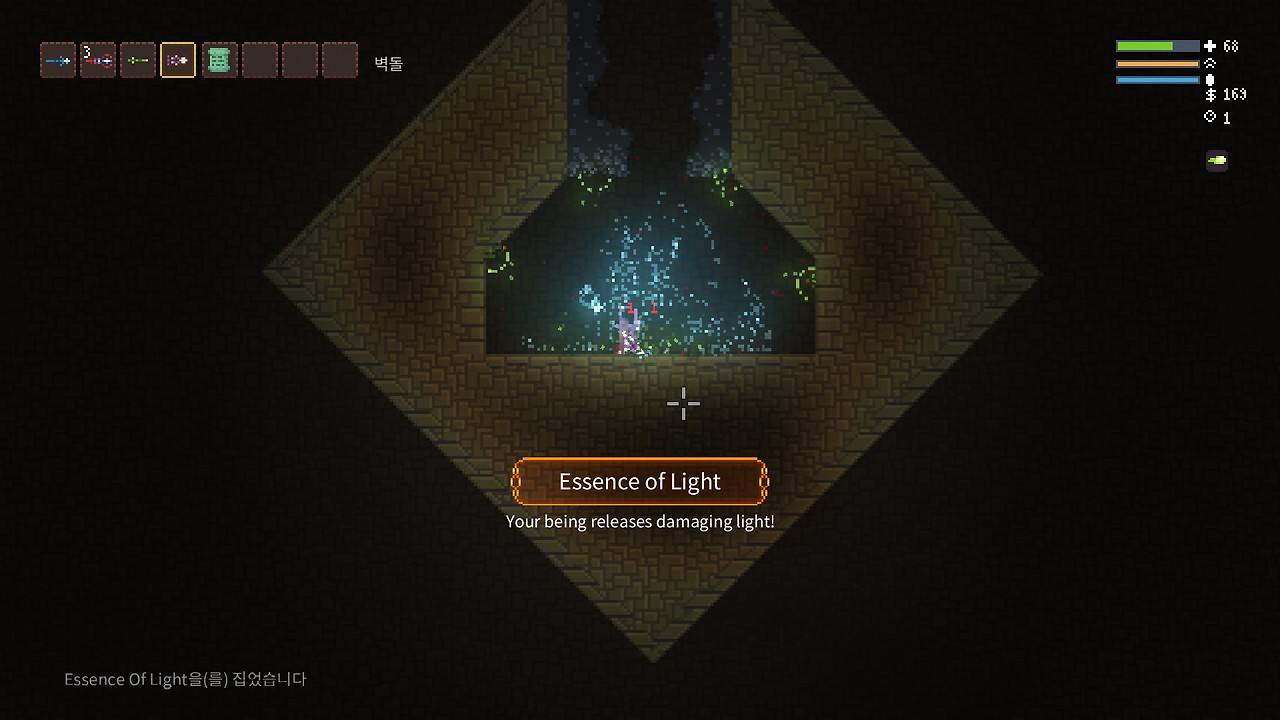The image size is (1280, 720).
Task: Choose the red and blue trident wand
Action: tap(98, 61)
